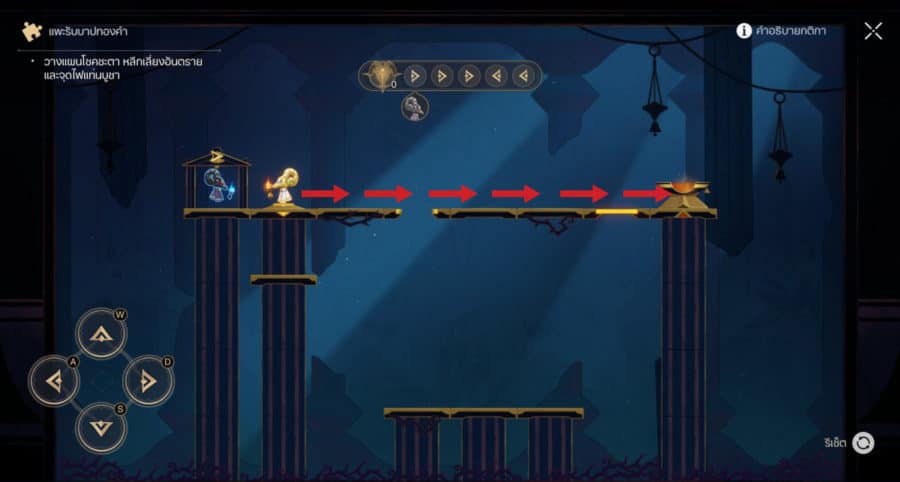The height and width of the screenshot is (482, 900).
Task: Open the rules explanation info button
Action: coord(744,31)
